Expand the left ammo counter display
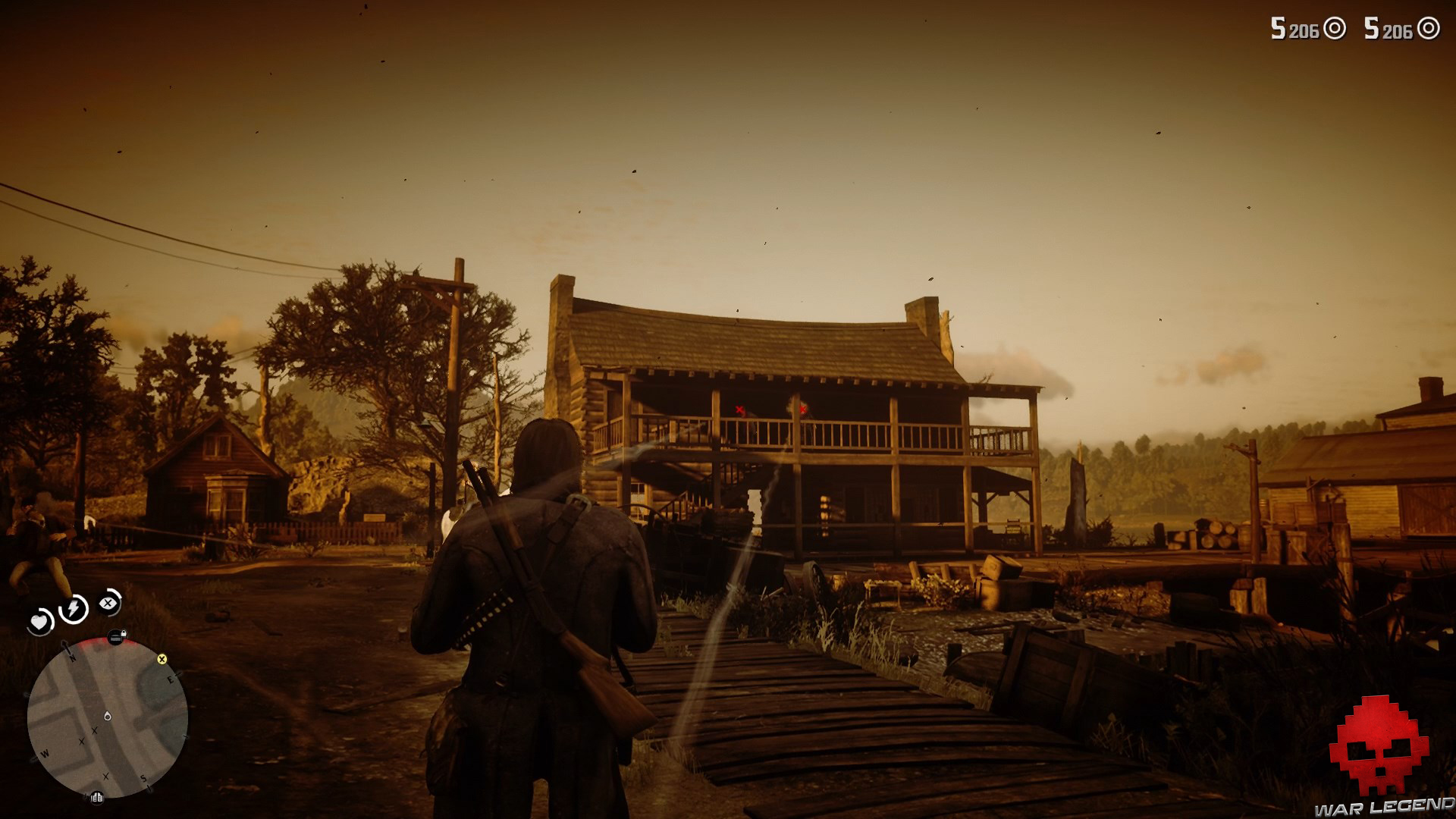Screen dimensions: 1456x819 click(x=1294, y=29)
